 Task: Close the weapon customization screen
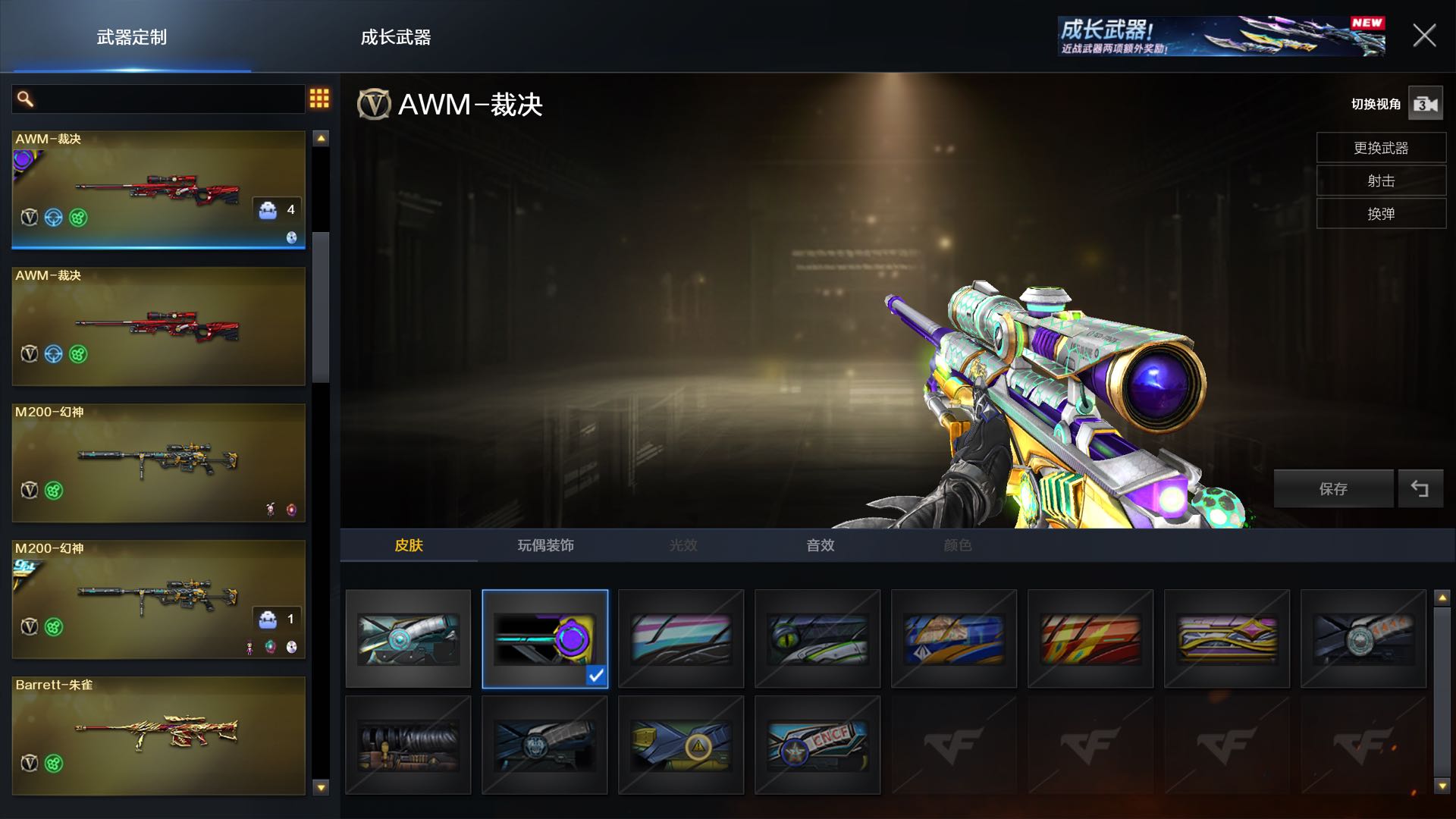[x=1424, y=36]
